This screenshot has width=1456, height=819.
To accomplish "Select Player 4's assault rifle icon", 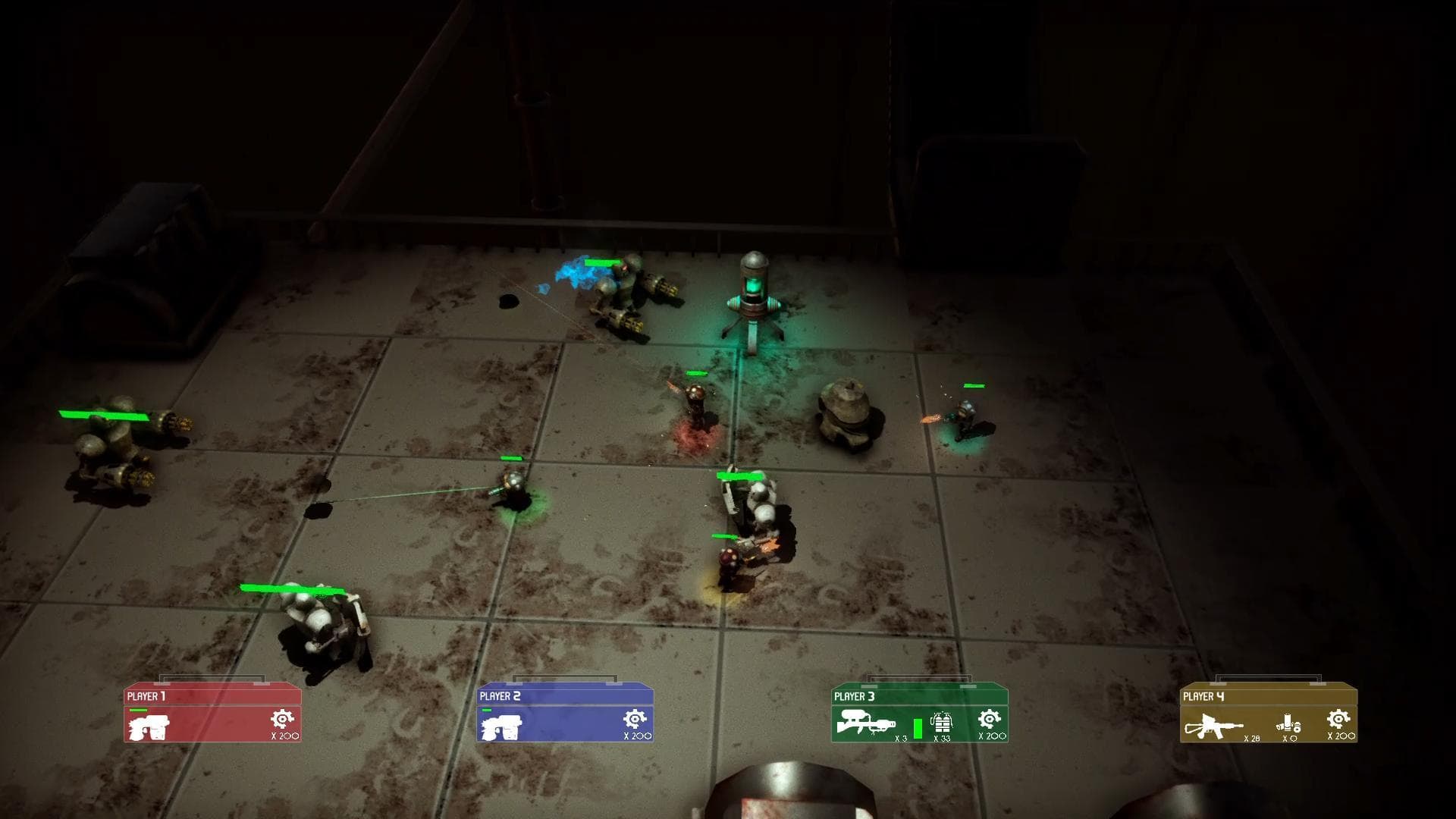I will 1213,726.
